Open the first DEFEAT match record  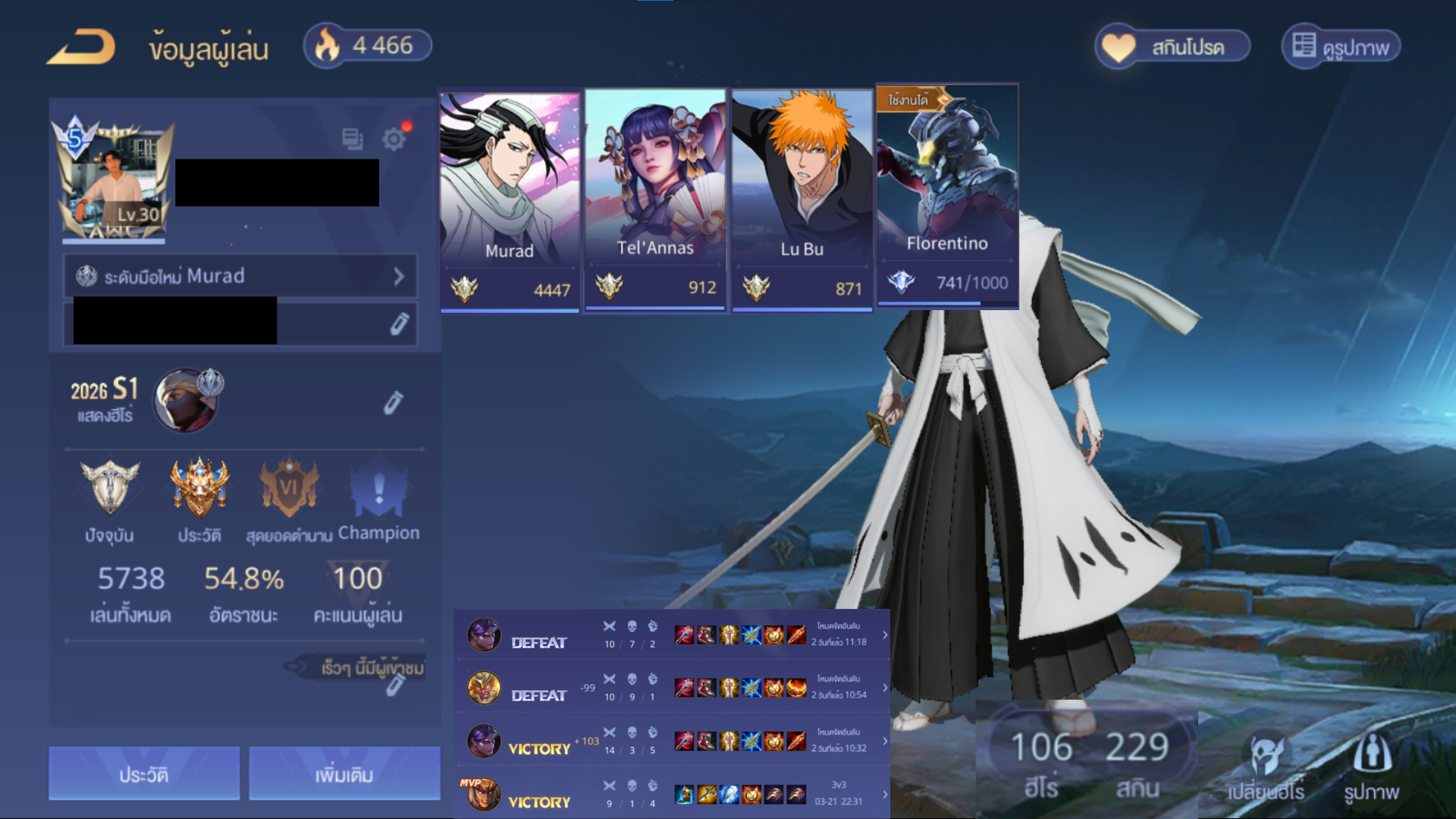[671, 635]
